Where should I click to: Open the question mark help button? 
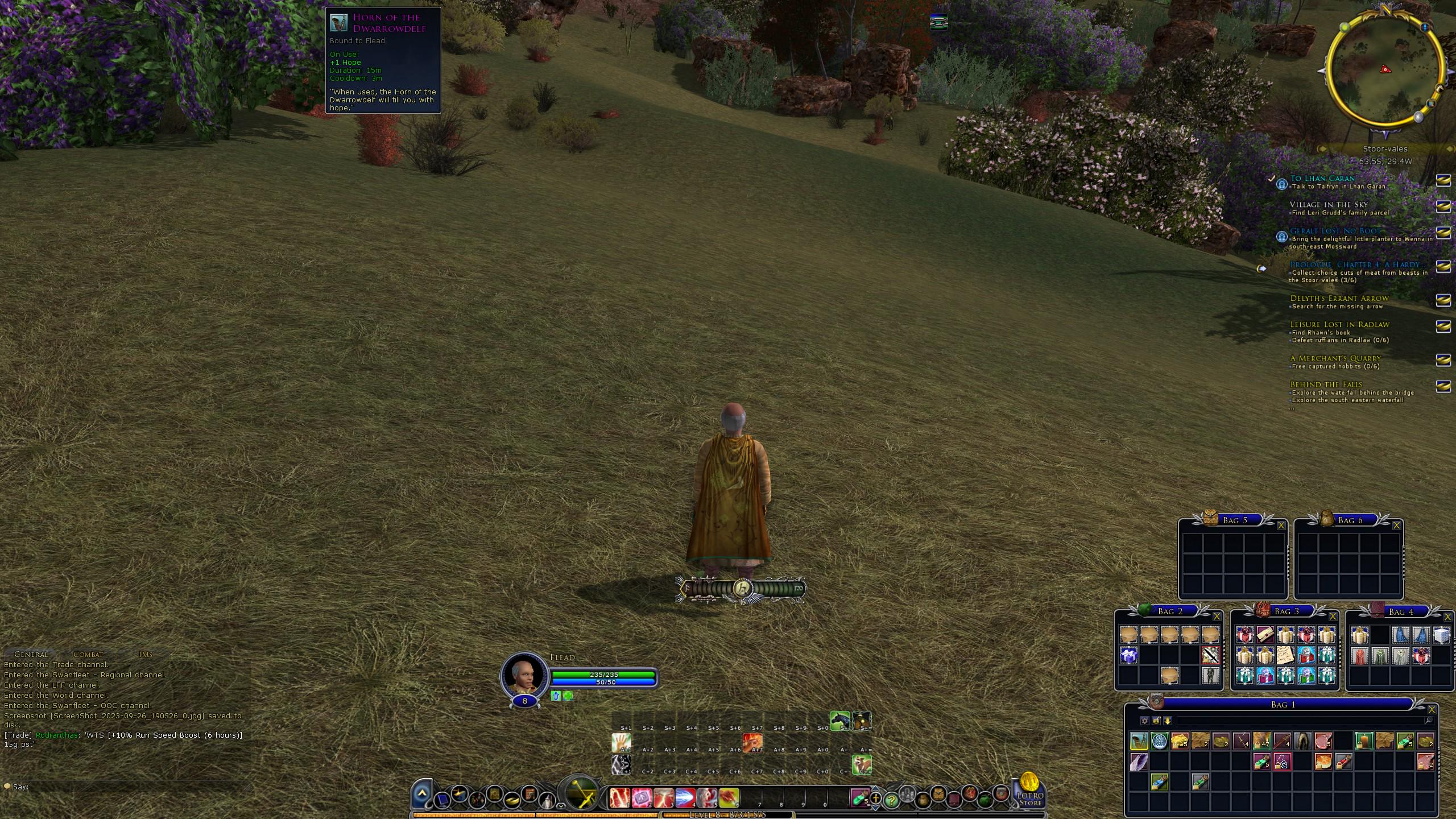coord(891,800)
